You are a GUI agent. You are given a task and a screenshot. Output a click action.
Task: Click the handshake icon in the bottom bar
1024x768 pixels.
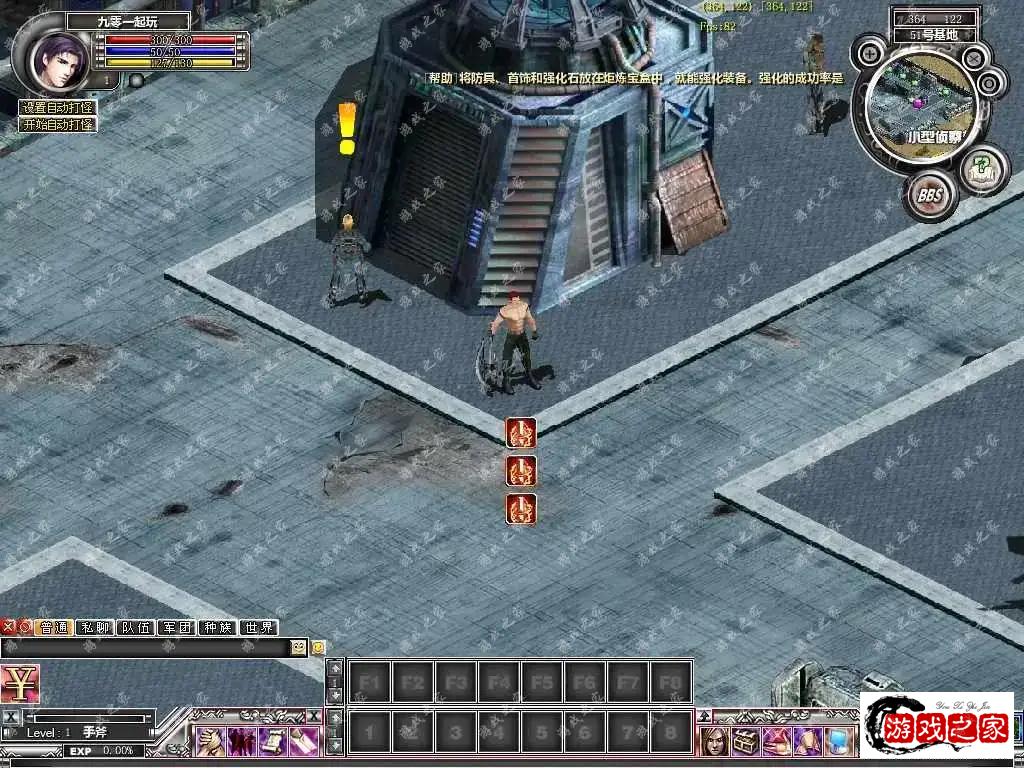point(211,741)
